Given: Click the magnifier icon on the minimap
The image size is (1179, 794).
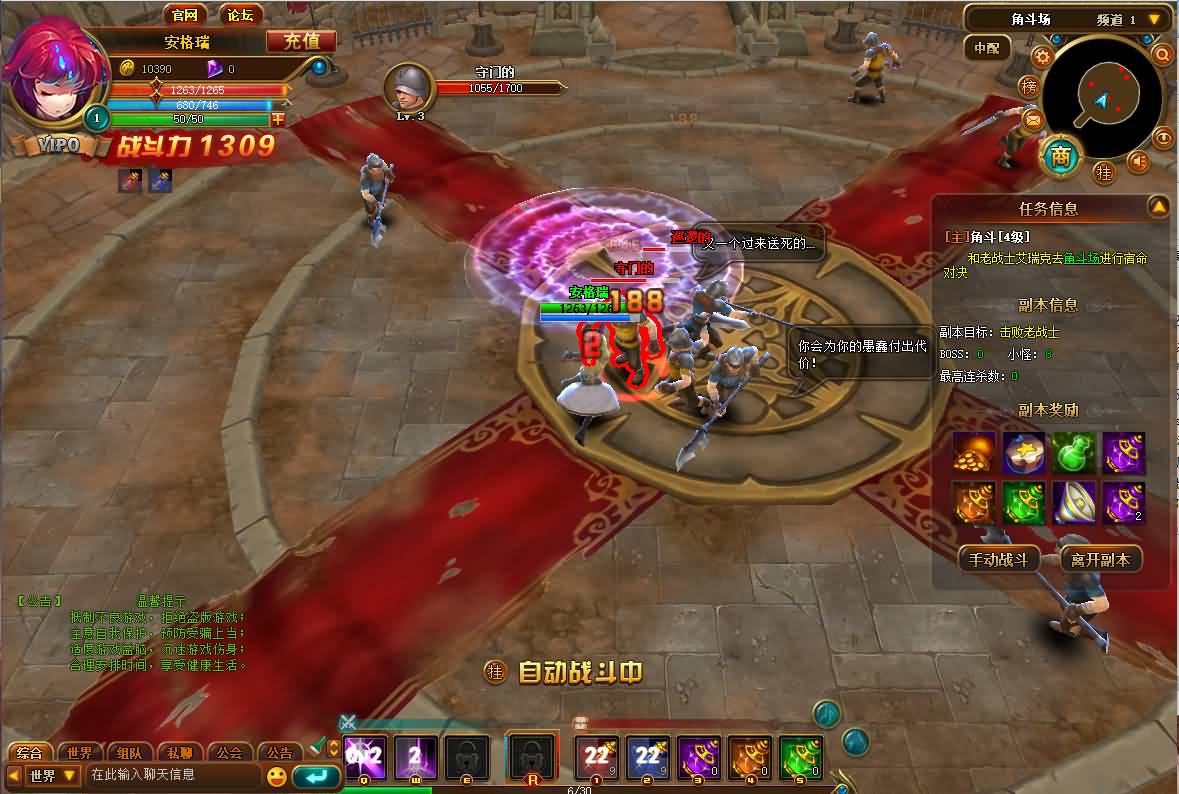Looking at the screenshot, I should tap(1162, 54).
